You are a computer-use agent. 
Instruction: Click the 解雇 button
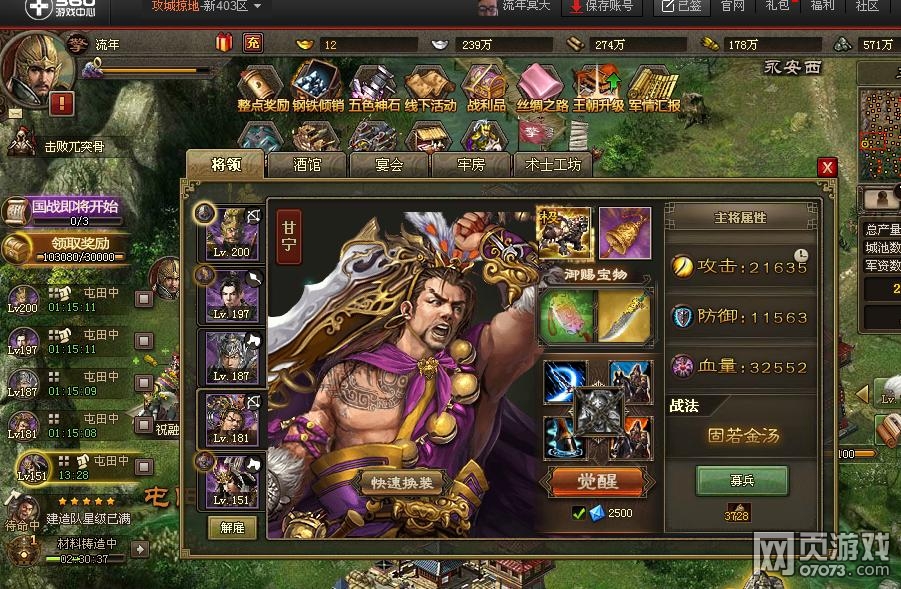coord(232,526)
